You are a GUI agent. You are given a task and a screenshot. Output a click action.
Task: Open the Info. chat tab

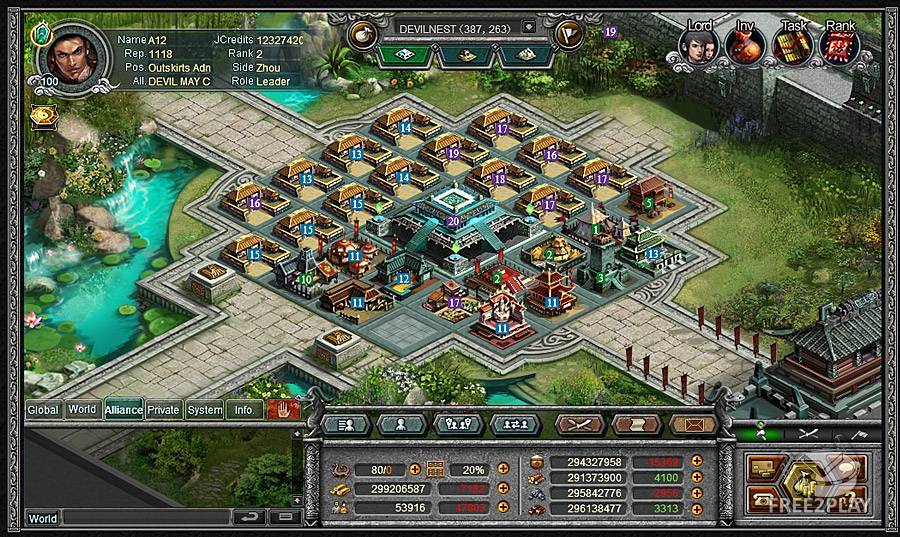[244, 409]
